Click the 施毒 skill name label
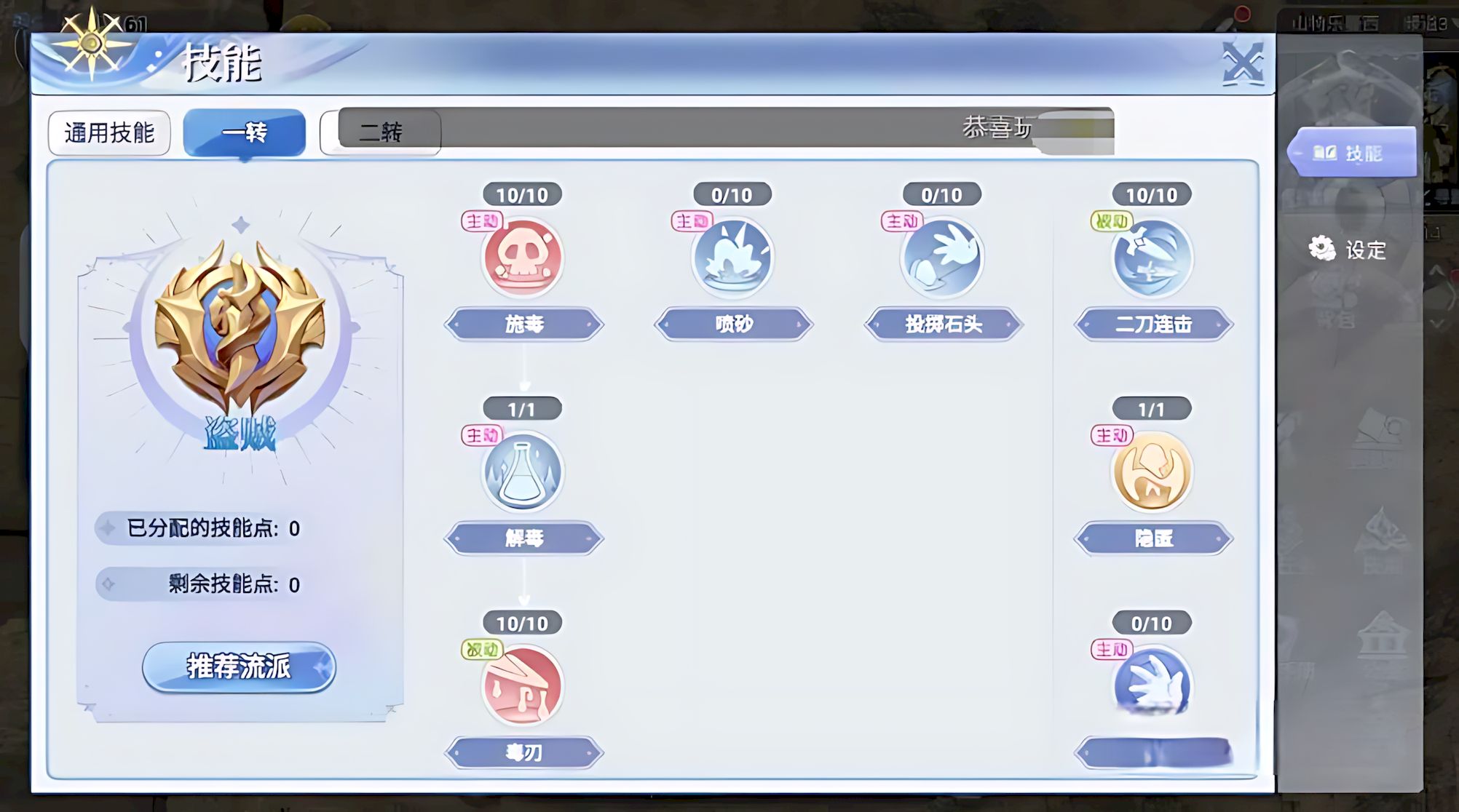1459x812 pixels. (523, 324)
